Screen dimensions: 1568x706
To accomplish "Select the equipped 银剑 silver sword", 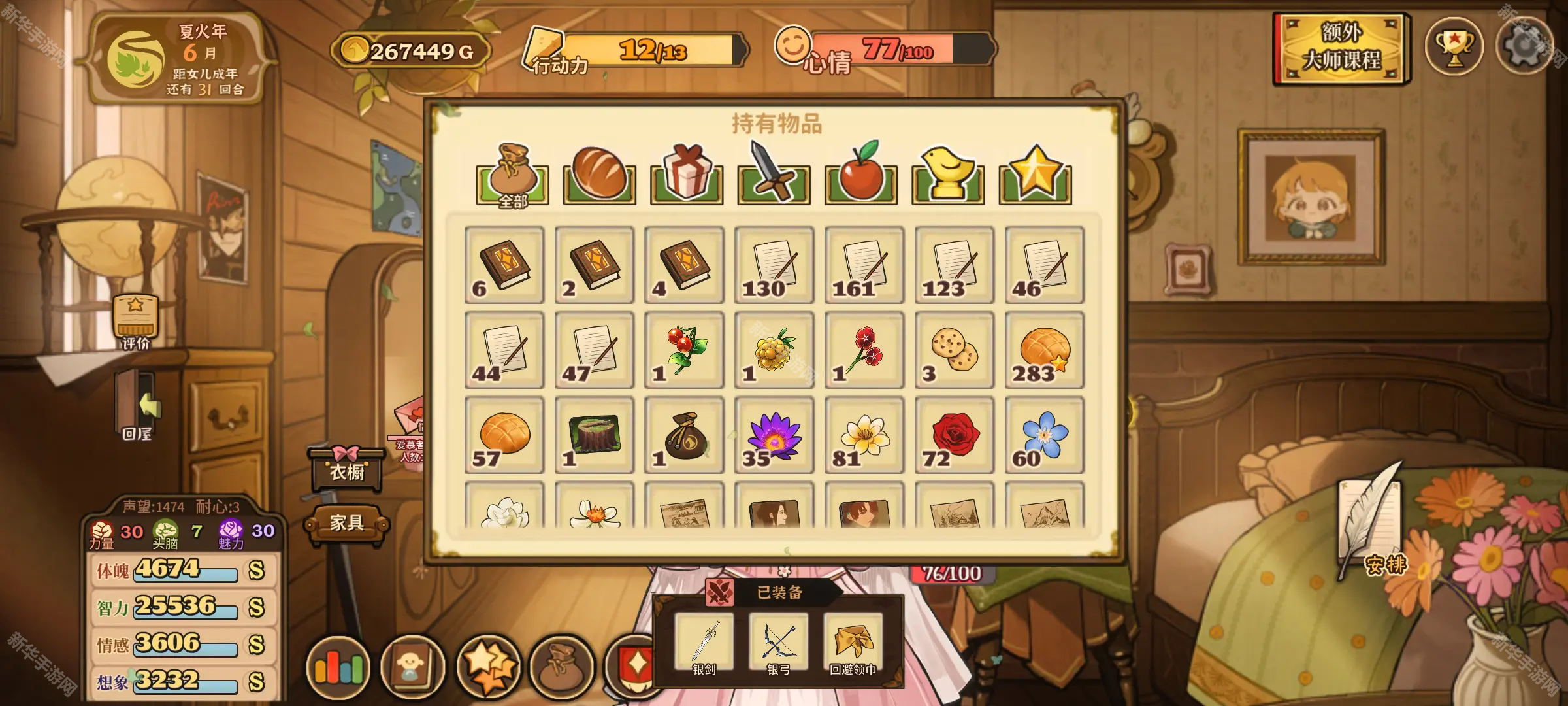I will (704, 644).
